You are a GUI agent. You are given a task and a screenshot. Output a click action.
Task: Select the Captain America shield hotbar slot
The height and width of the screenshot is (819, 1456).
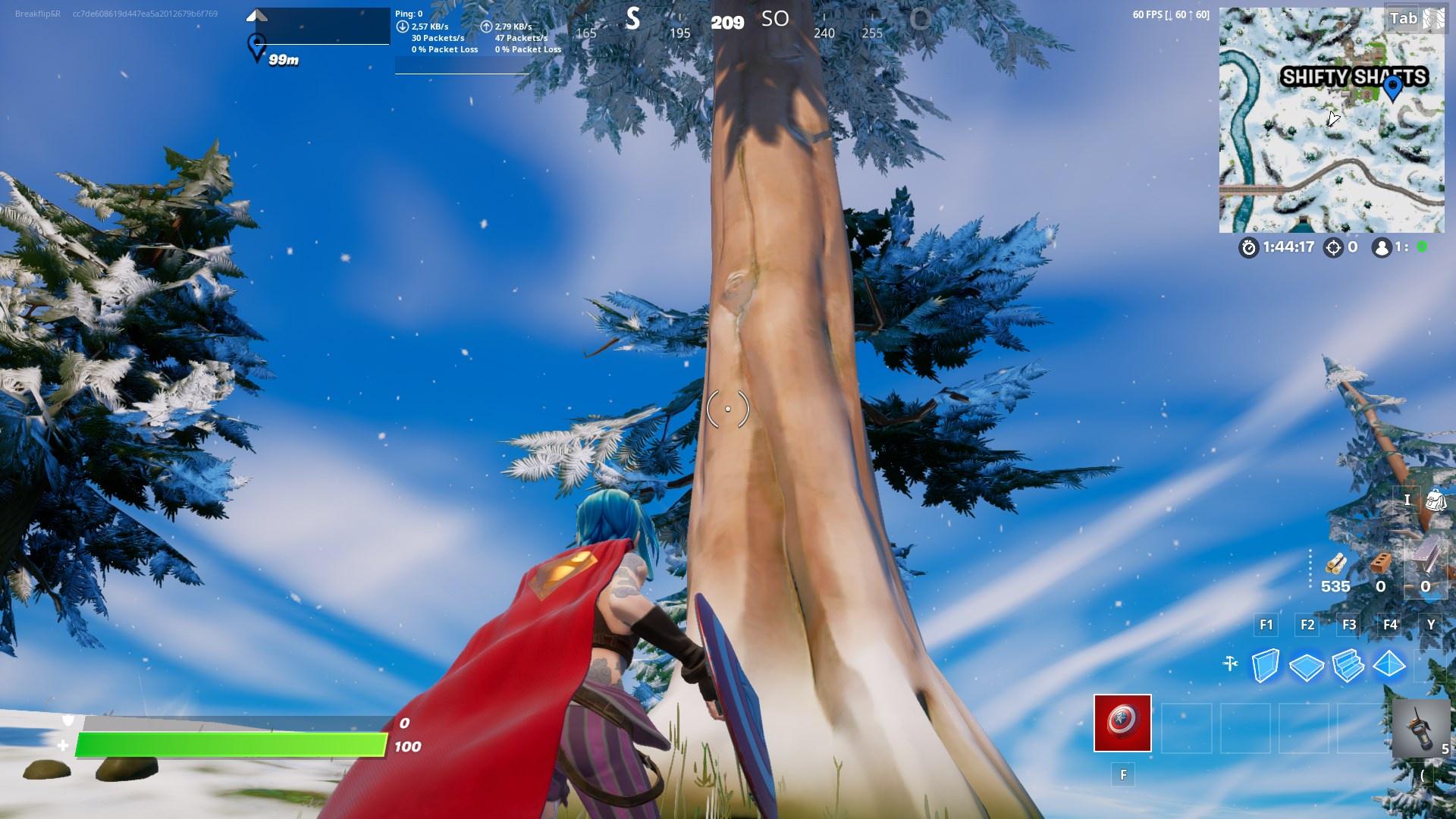1122,723
